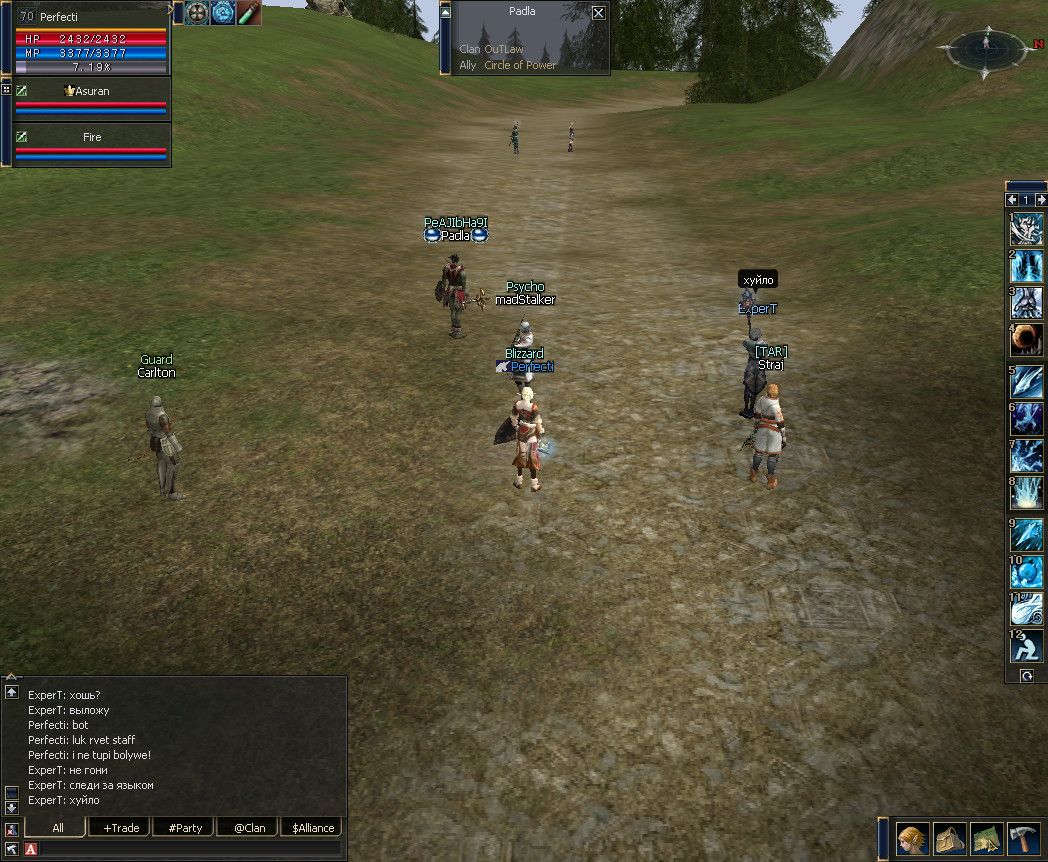Screen dimensions: 1048x862
Task: Close the Padla target window
Action: pos(598,13)
